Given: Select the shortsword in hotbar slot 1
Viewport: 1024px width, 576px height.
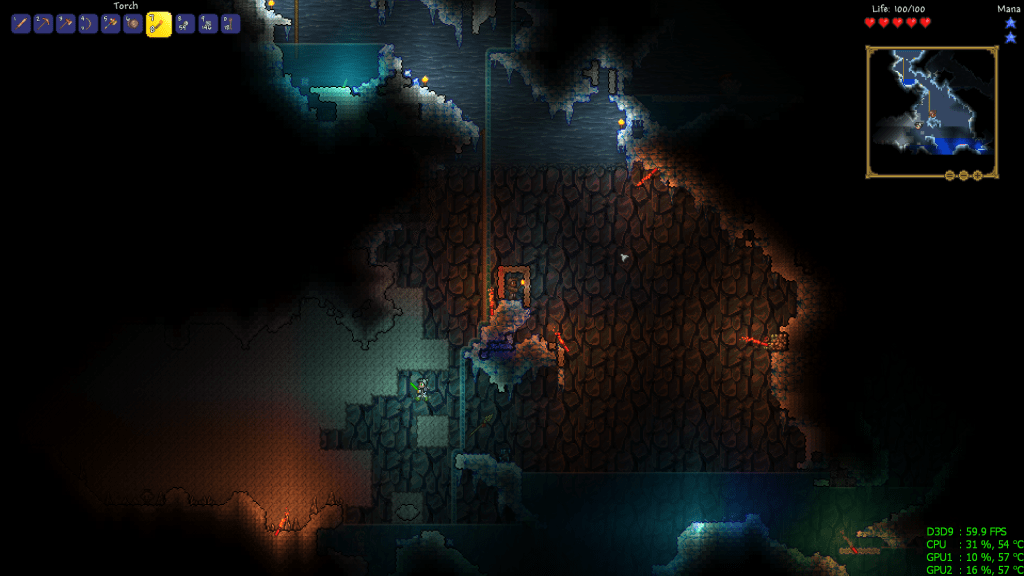Looking at the screenshot, I should [x=21, y=24].
